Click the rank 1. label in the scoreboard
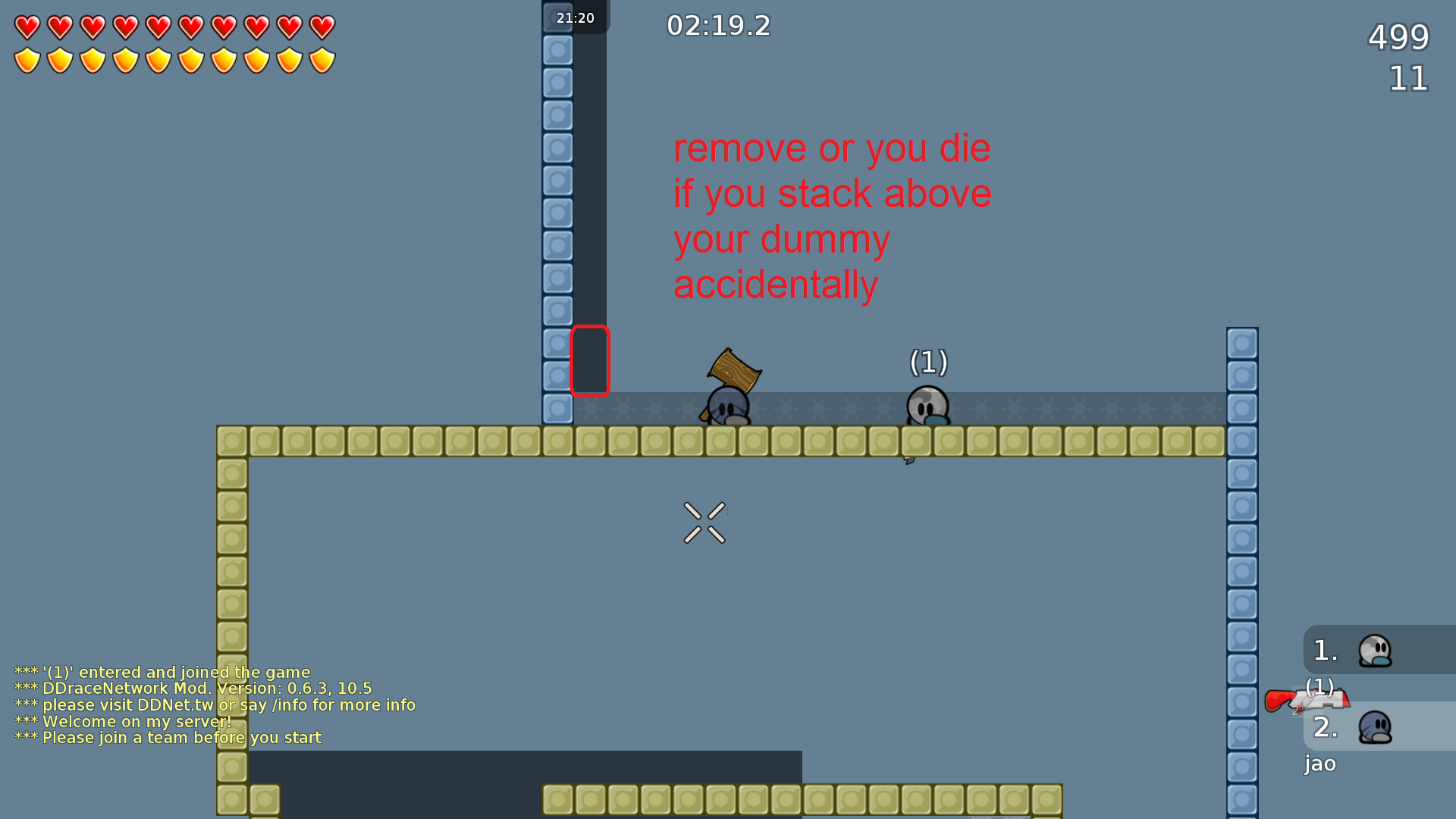The image size is (1456, 819). [1324, 650]
